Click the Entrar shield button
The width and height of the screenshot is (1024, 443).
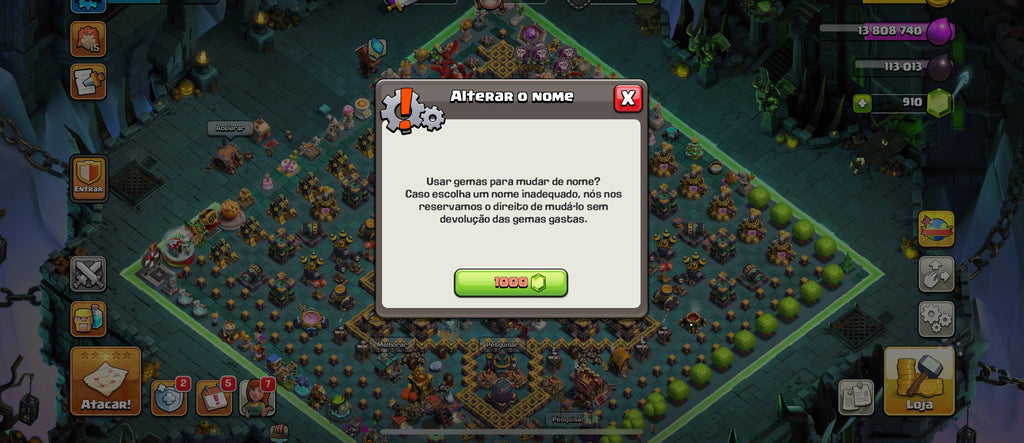click(x=89, y=180)
